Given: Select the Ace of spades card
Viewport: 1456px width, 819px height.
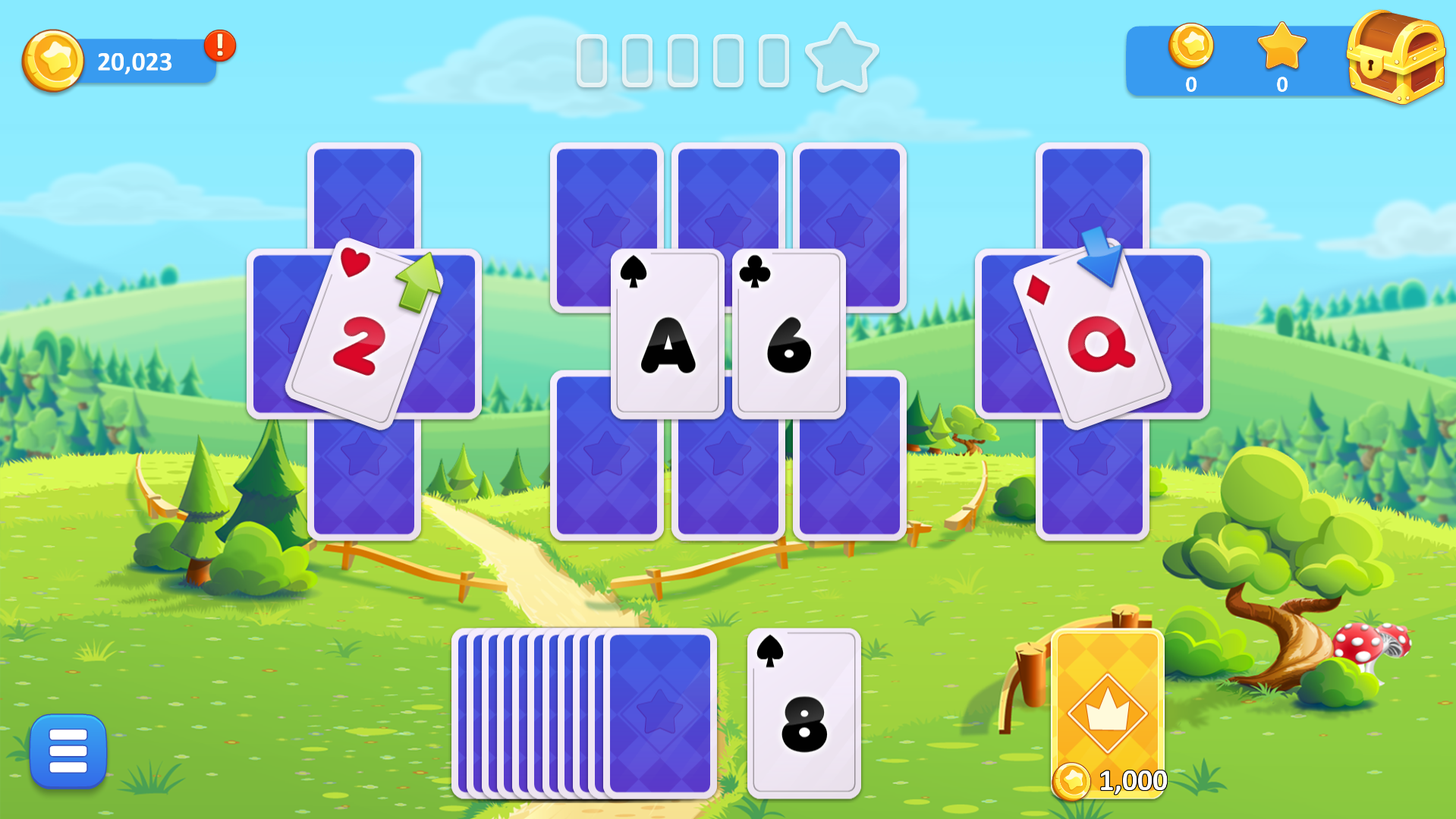Looking at the screenshot, I should [x=666, y=334].
